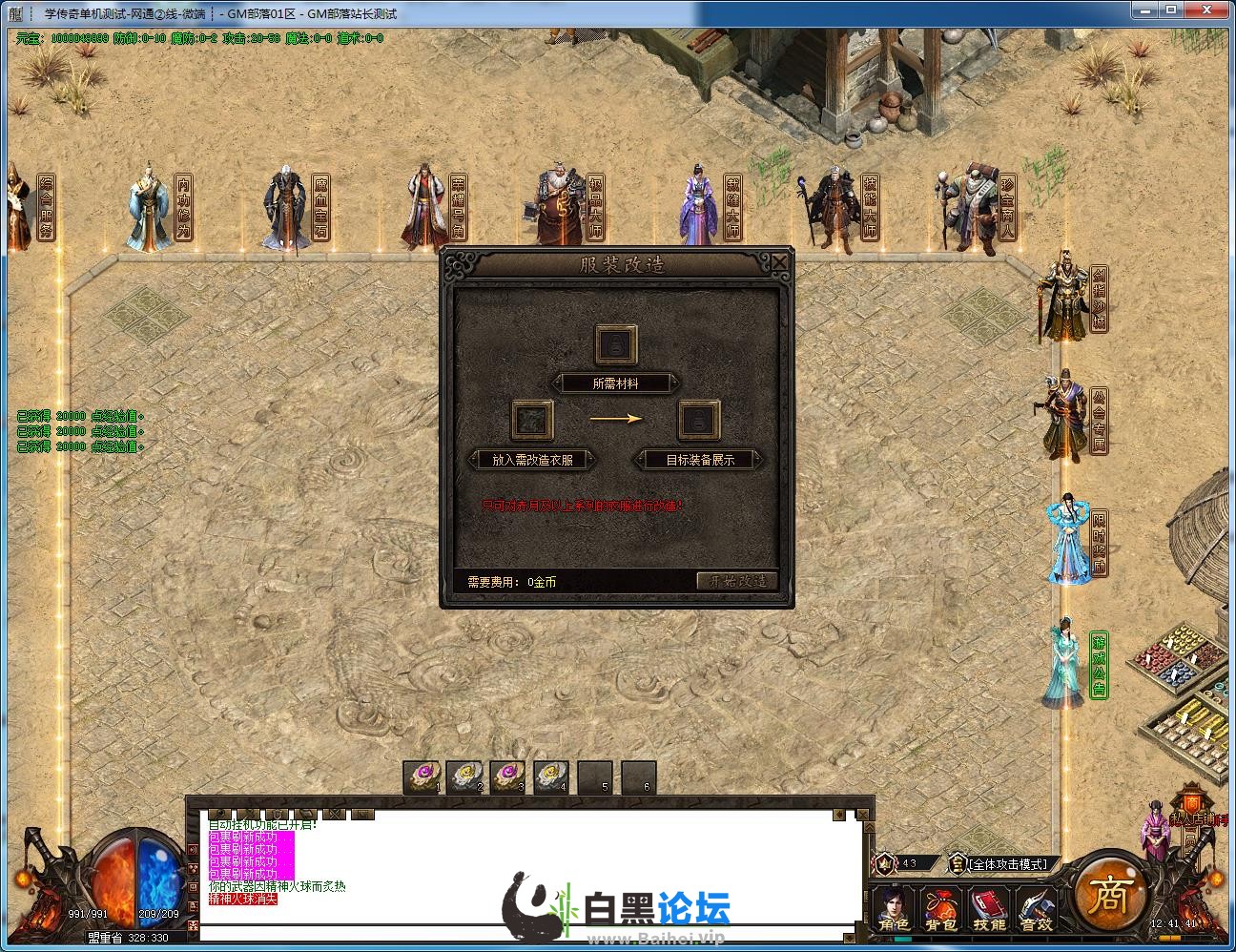Use the item in hotbar slot 2
The width and height of the screenshot is (1236, 952).
[x=464, y=776]
